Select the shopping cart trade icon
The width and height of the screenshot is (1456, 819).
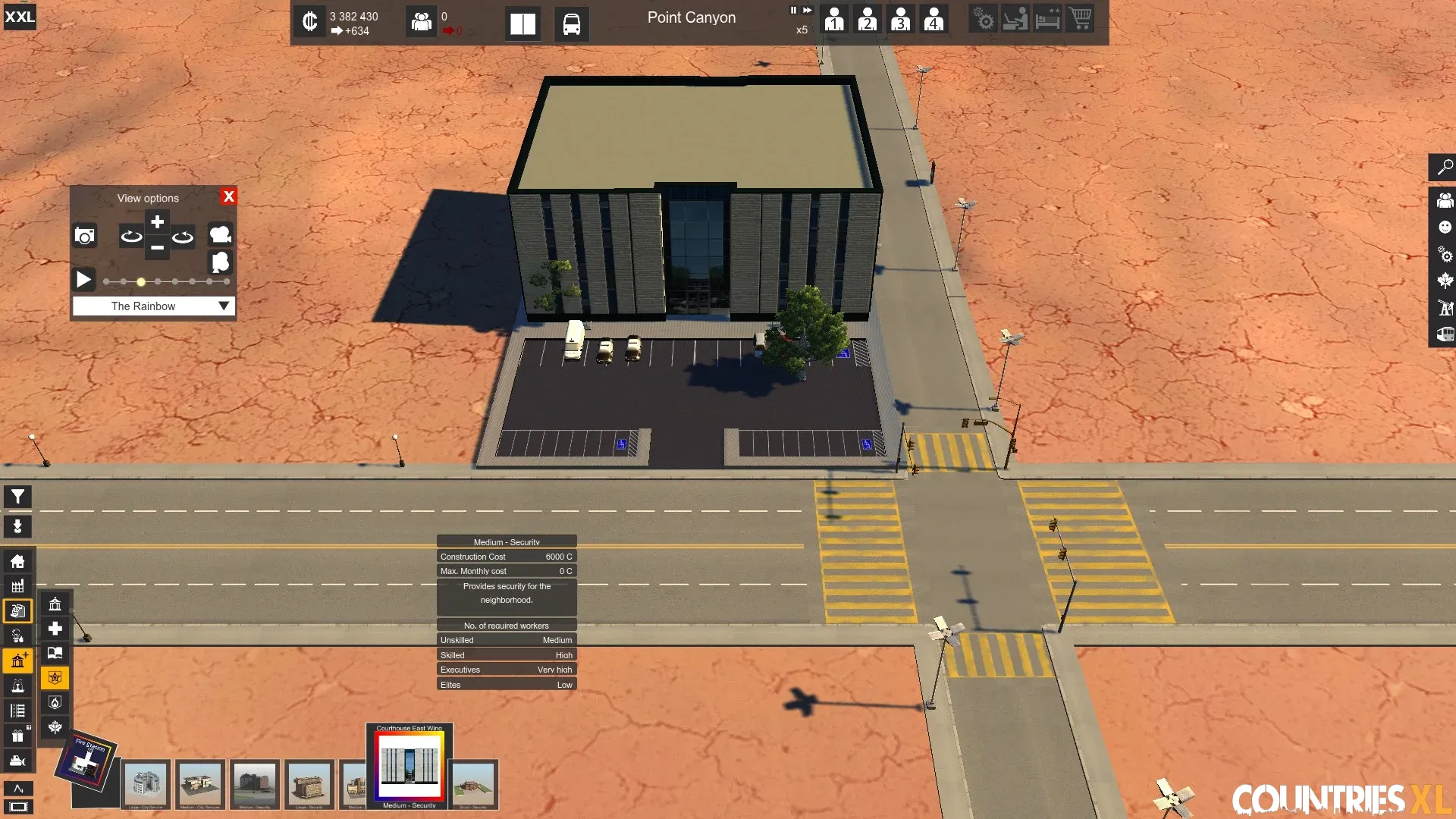[1080, 18]
